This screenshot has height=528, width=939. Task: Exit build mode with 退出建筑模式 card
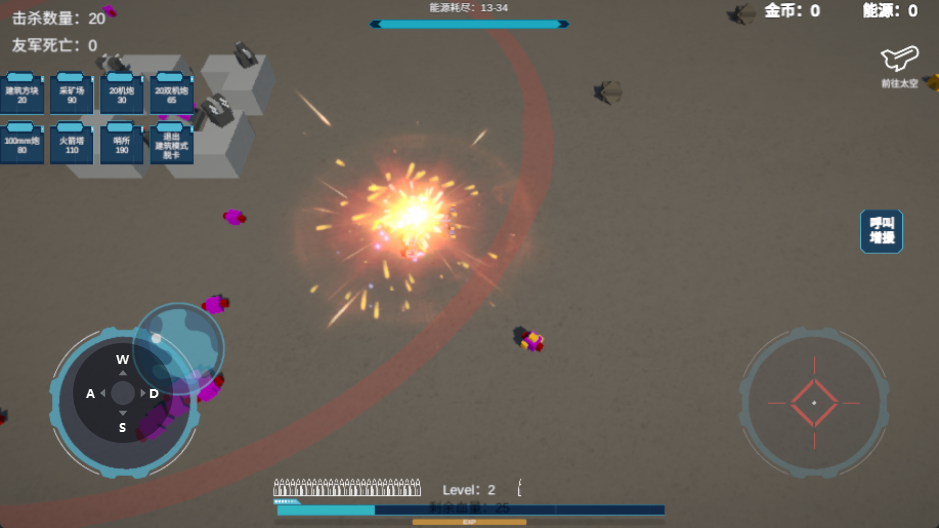(x=171, y=144)
